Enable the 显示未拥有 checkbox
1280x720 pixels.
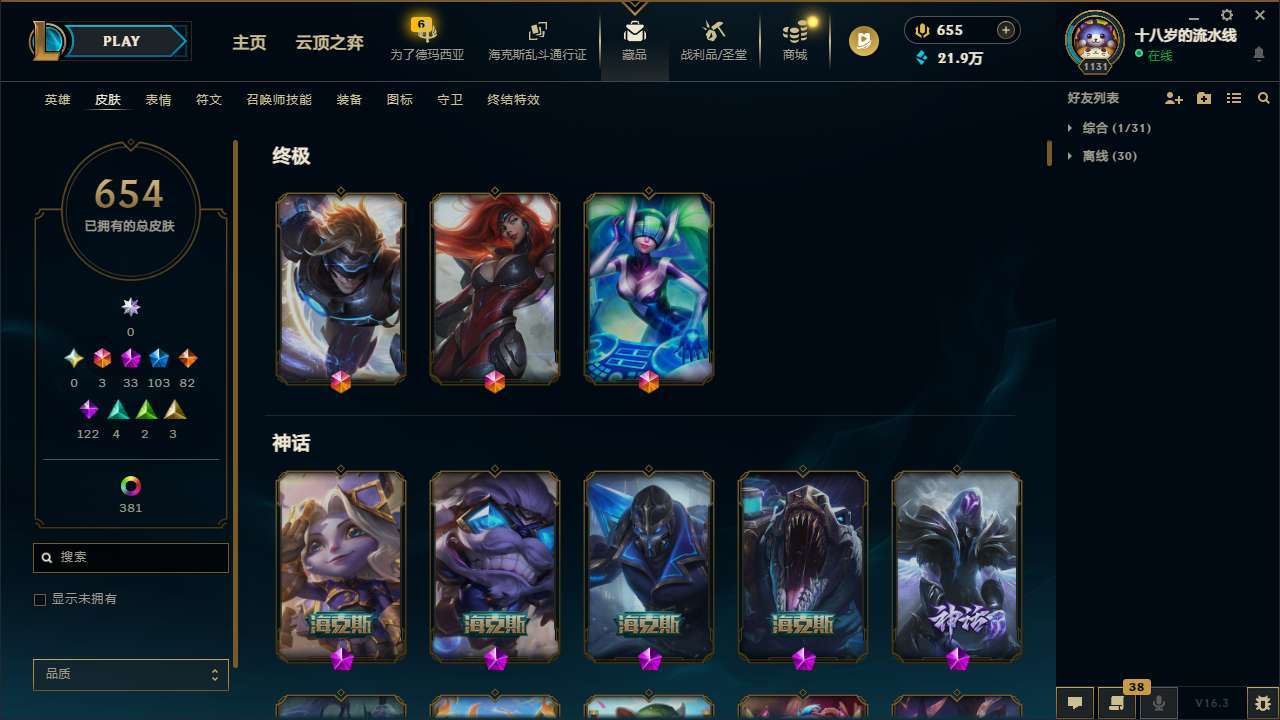coord(40,599)
